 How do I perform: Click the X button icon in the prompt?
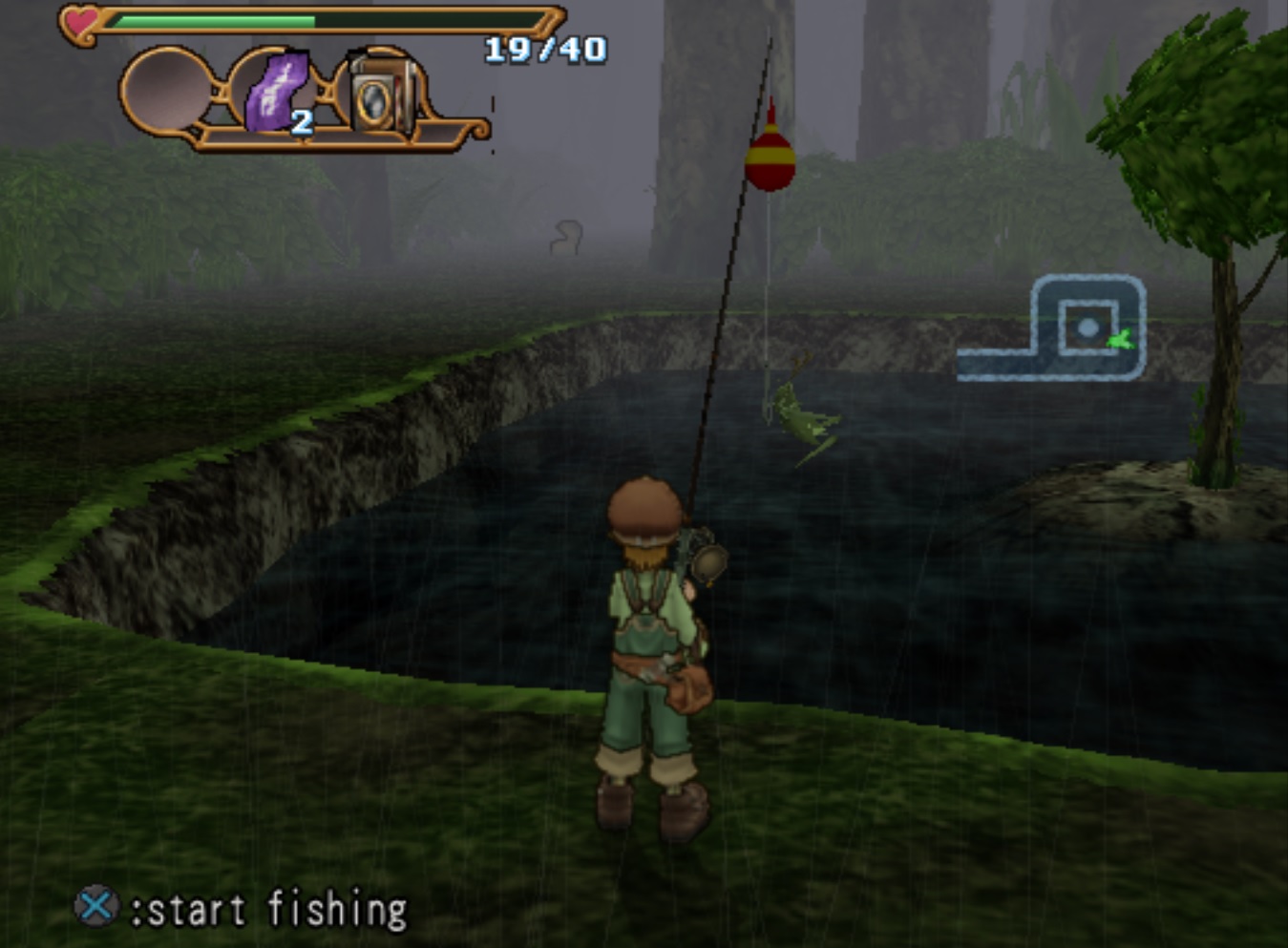(x=95, y=905)
